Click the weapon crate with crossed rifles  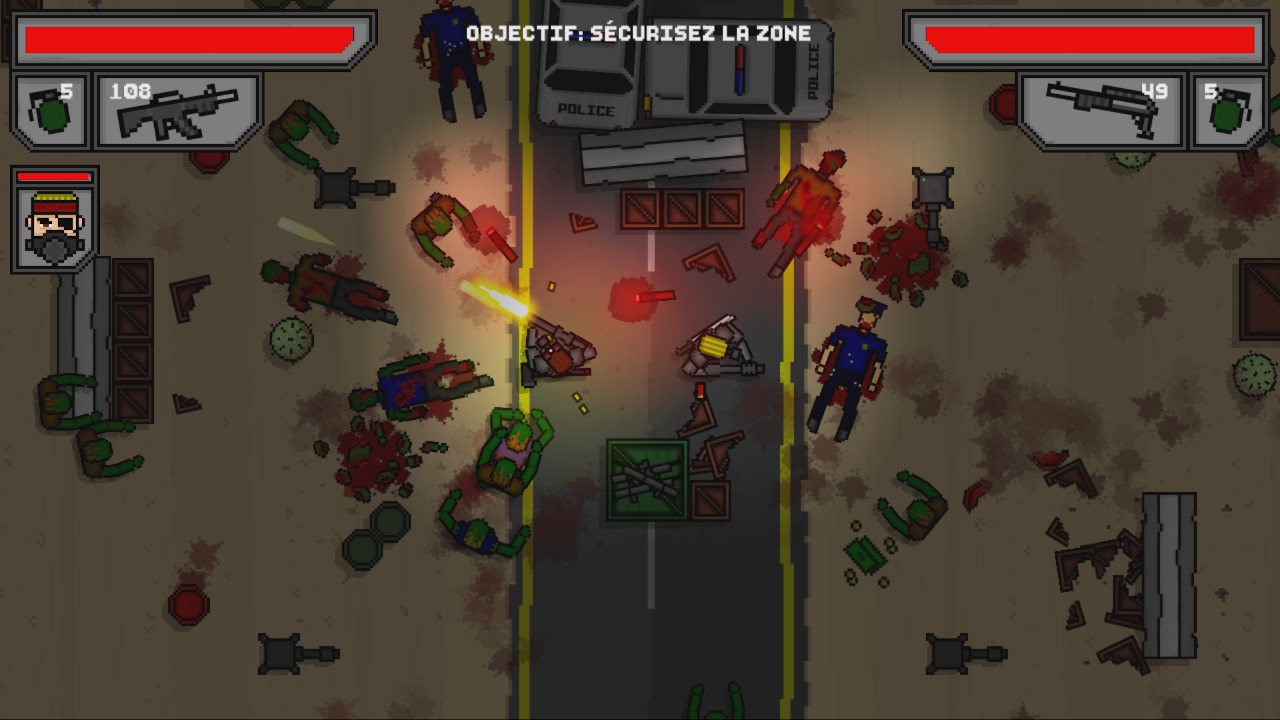click(647, 477)
